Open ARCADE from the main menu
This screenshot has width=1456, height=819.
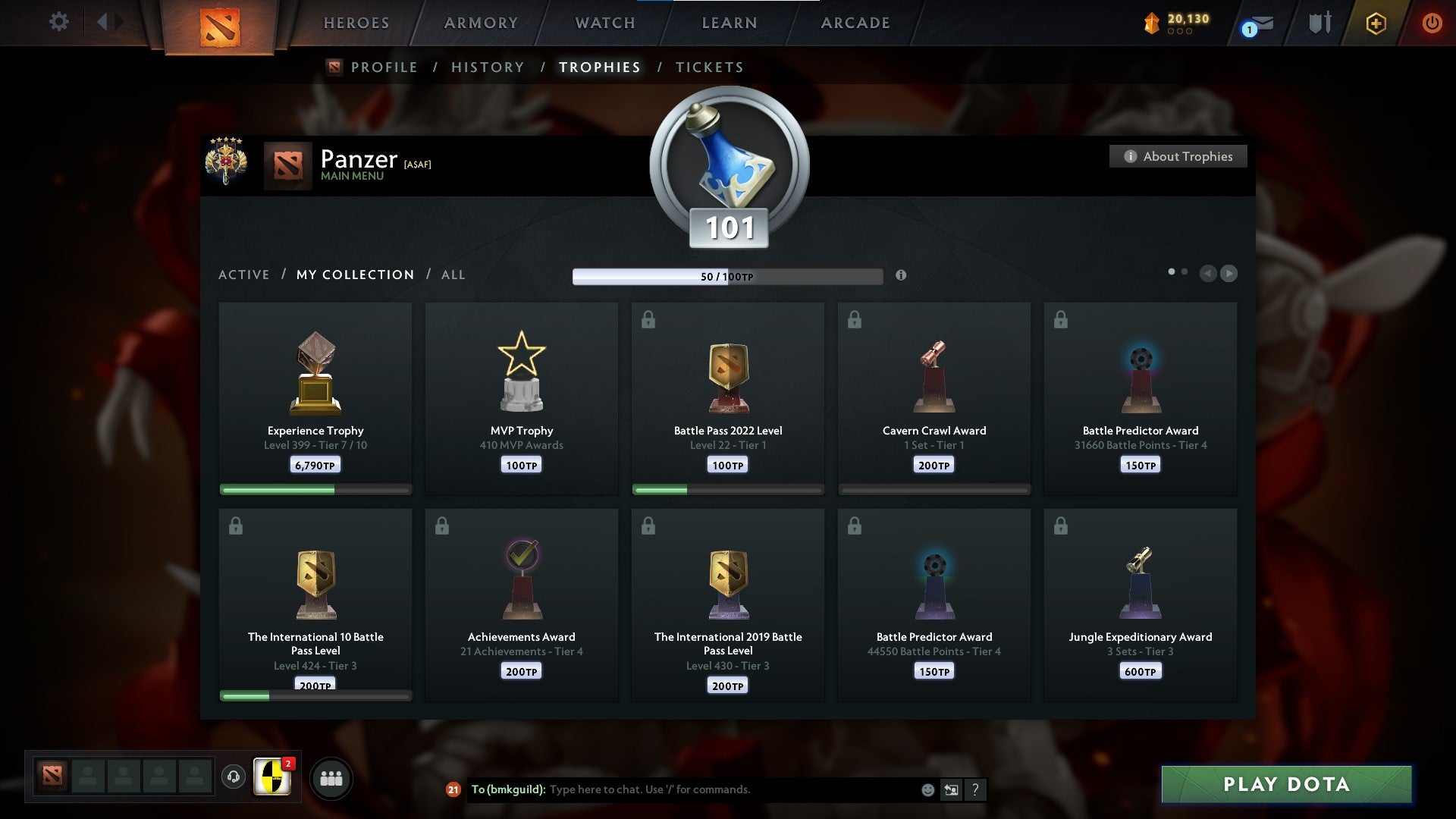855,23
